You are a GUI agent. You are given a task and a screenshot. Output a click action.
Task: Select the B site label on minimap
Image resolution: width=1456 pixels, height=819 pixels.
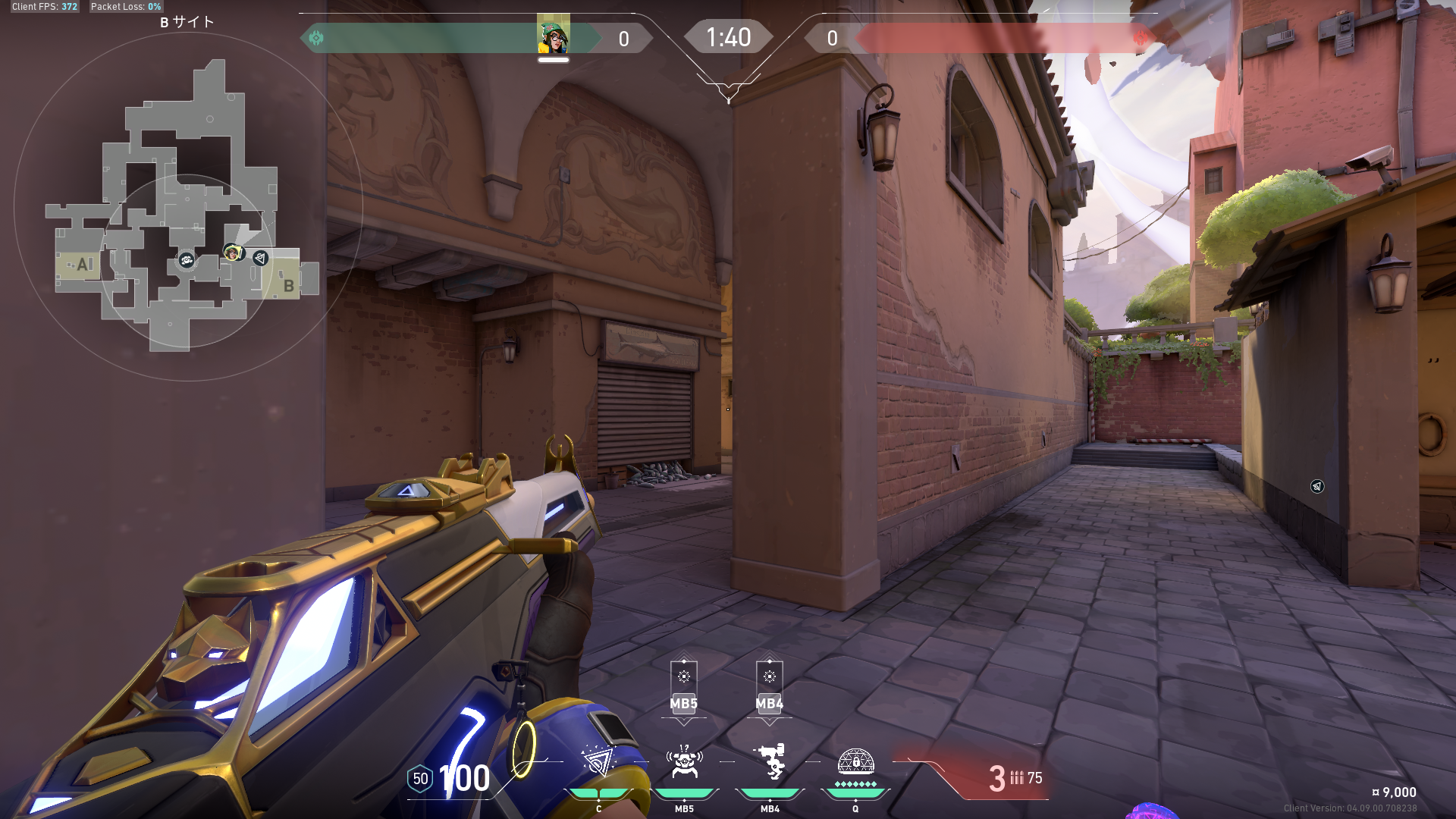click(x=288, y=286)
